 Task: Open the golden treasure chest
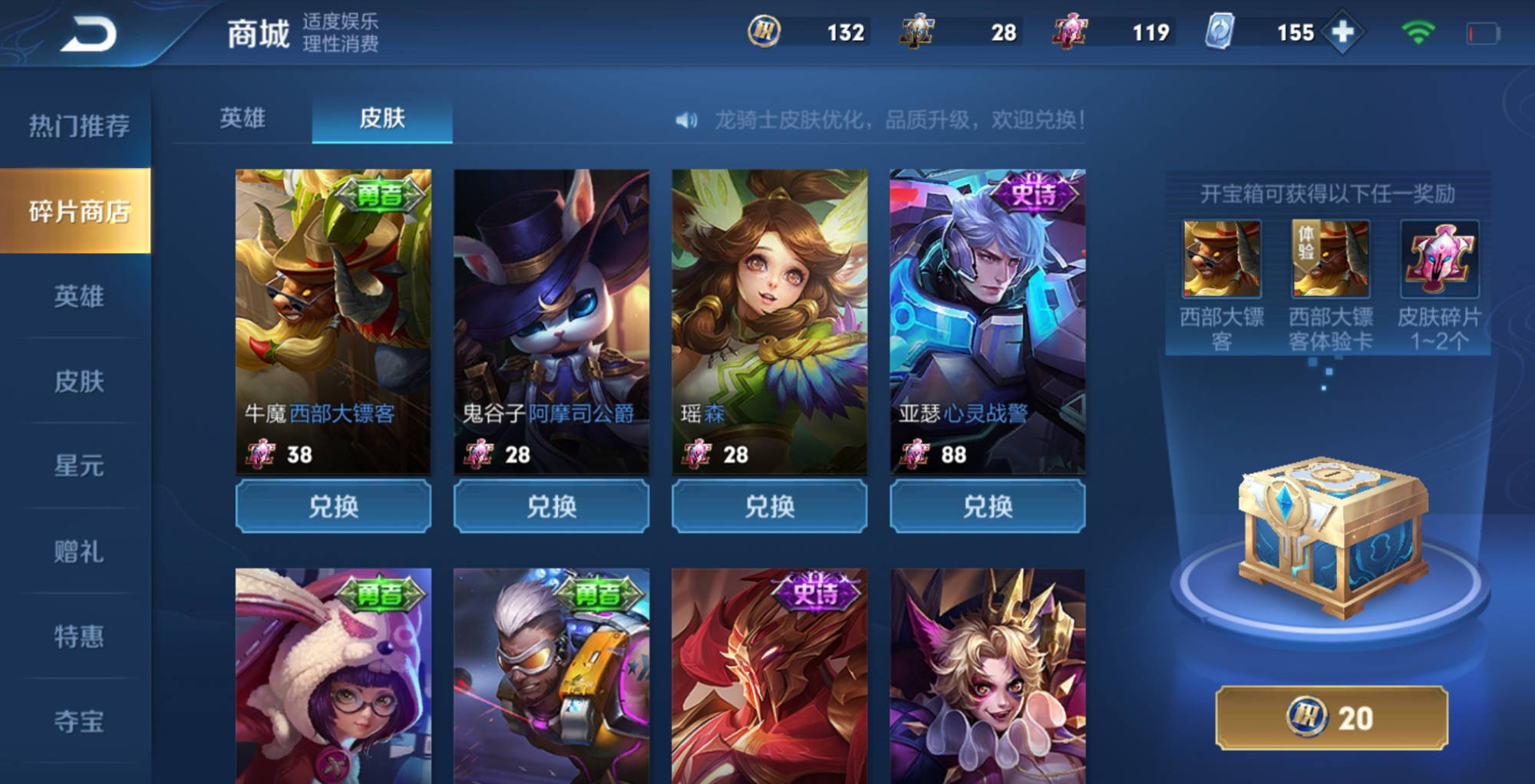pyautogui.click(x=1333, y=537)
